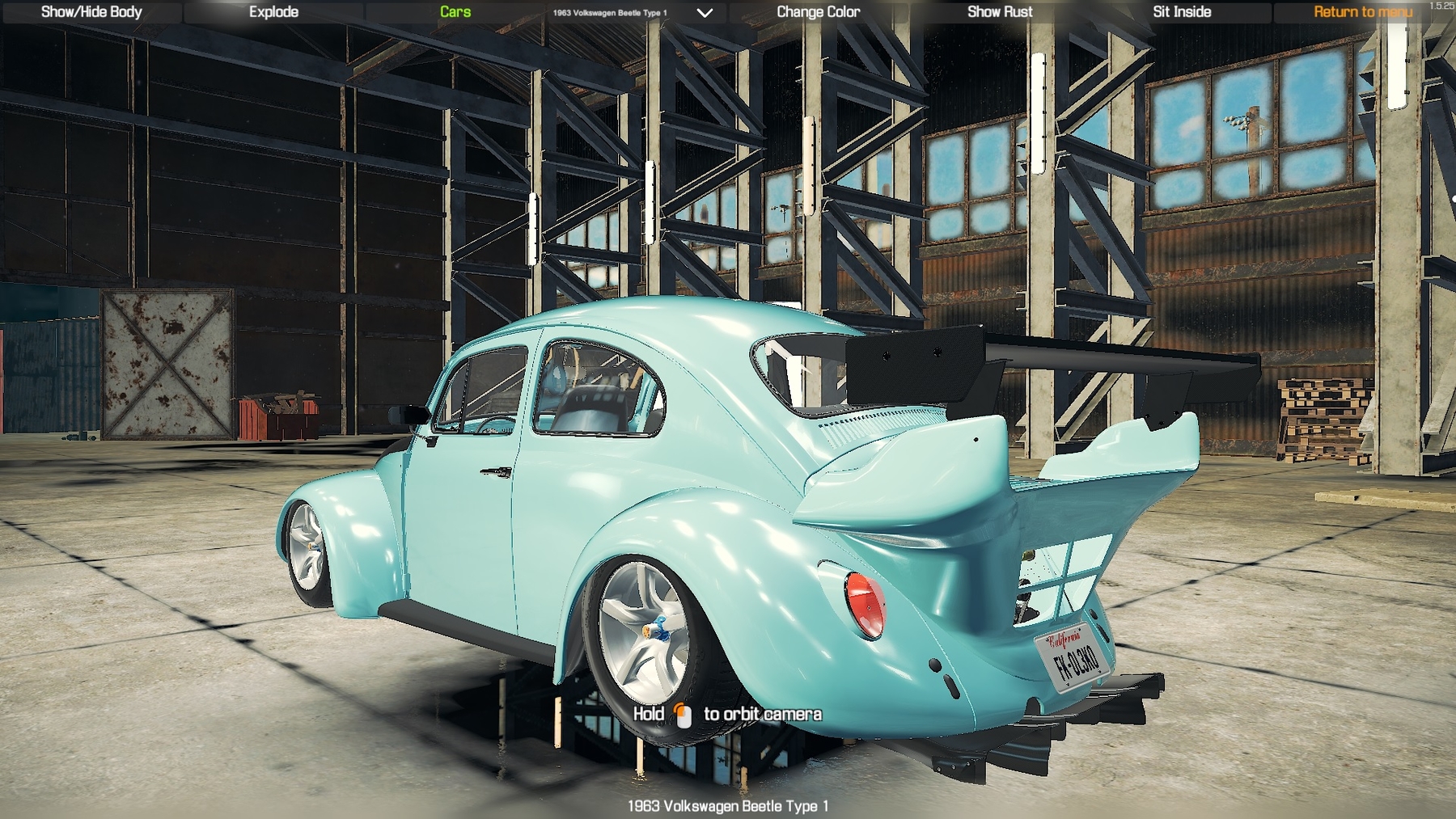
Task: Trigger the Explode view of the car
Action: pos(274,11)
